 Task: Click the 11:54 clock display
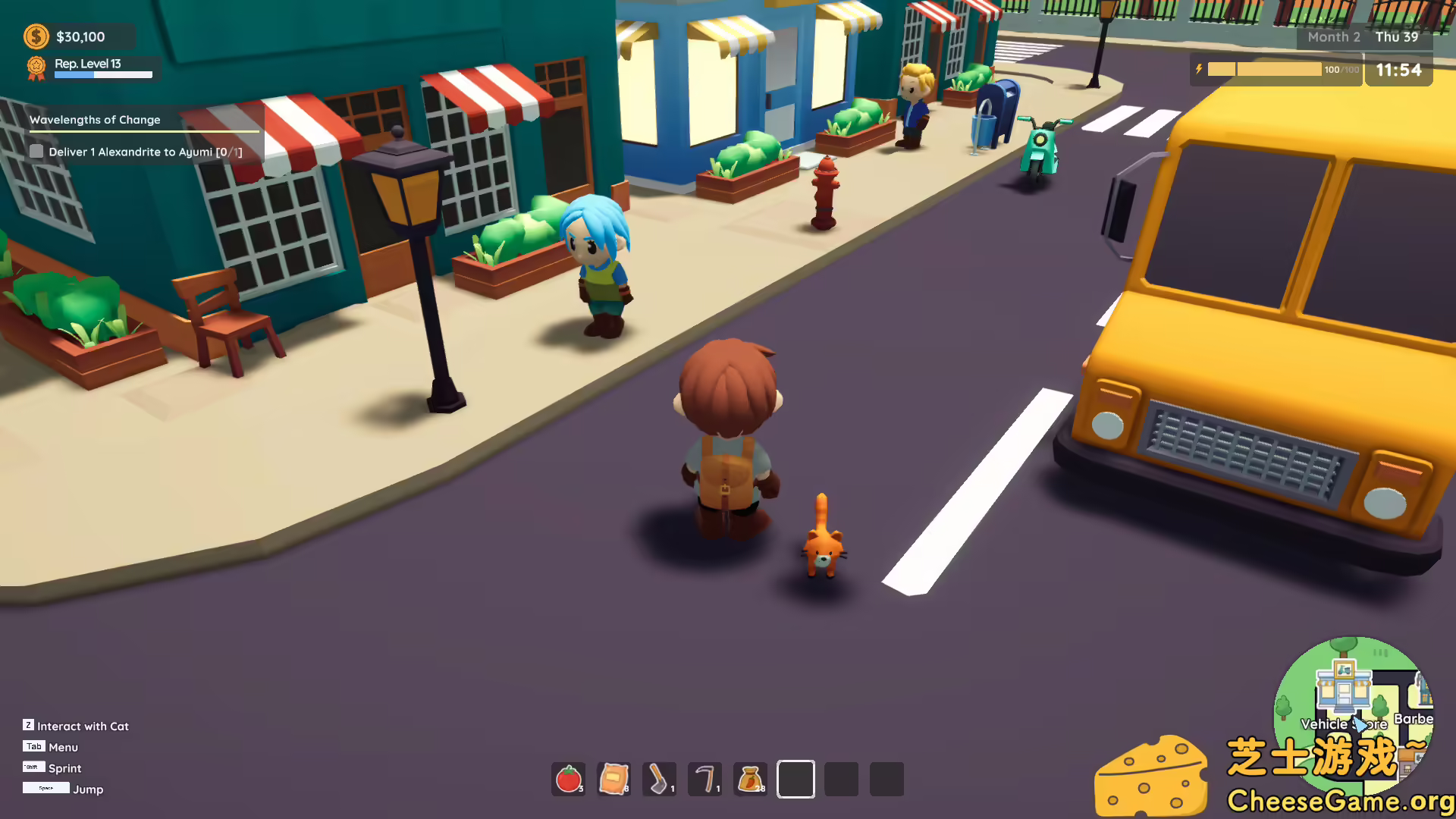click(1399, 70)
